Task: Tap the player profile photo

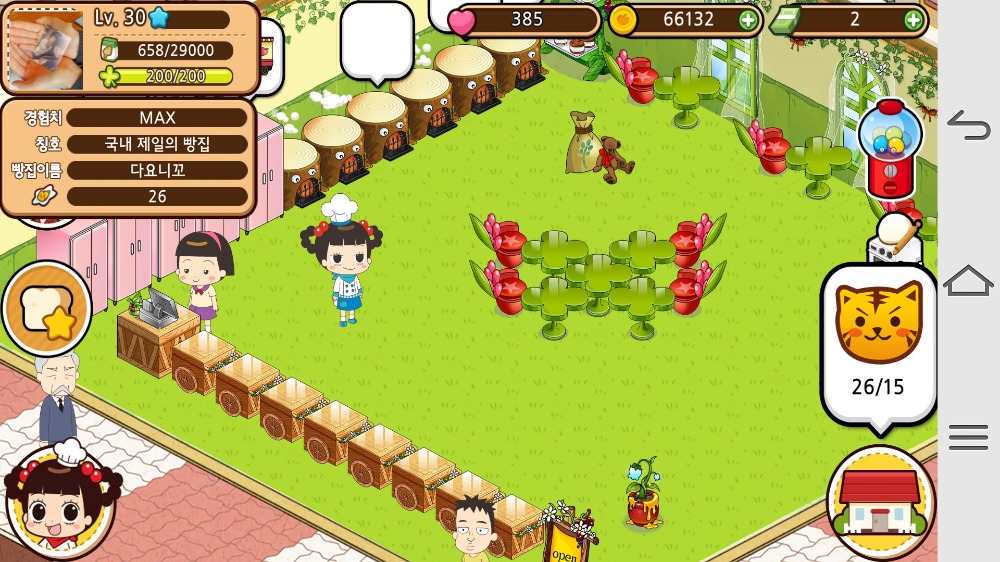Action: tap(45, 49)
